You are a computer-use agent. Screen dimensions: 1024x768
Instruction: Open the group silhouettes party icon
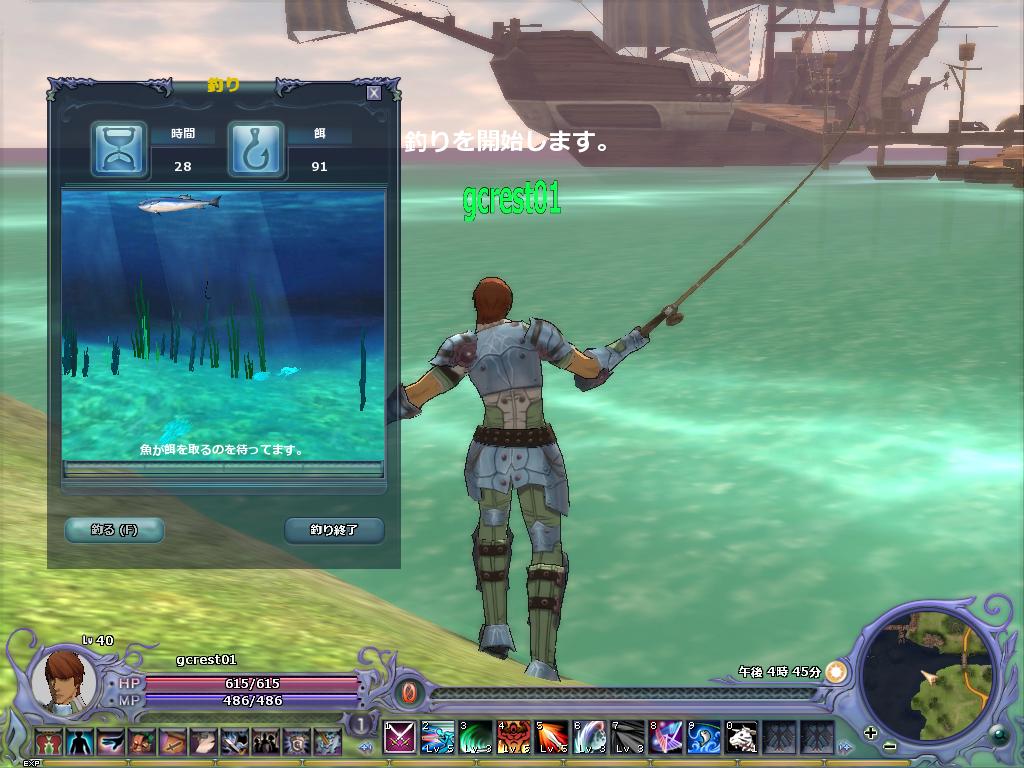(266, 742)
